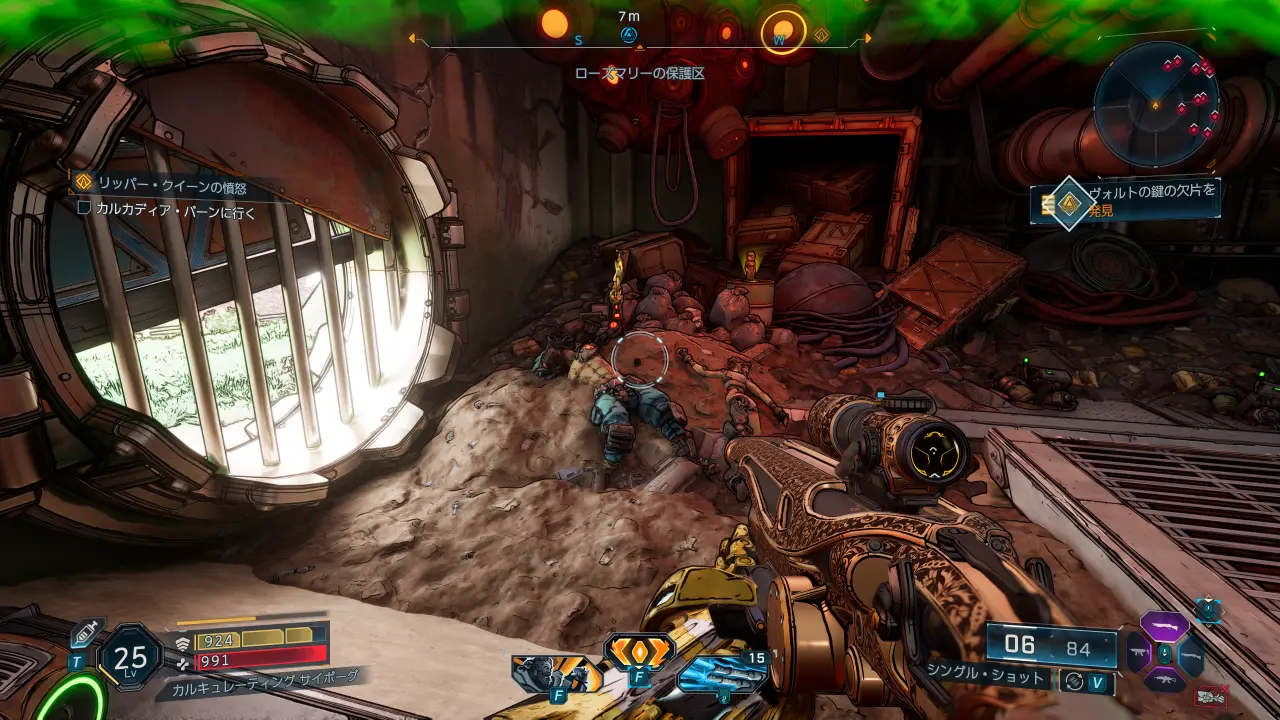Open the circular radar minimap

(x=1157, y=103)
